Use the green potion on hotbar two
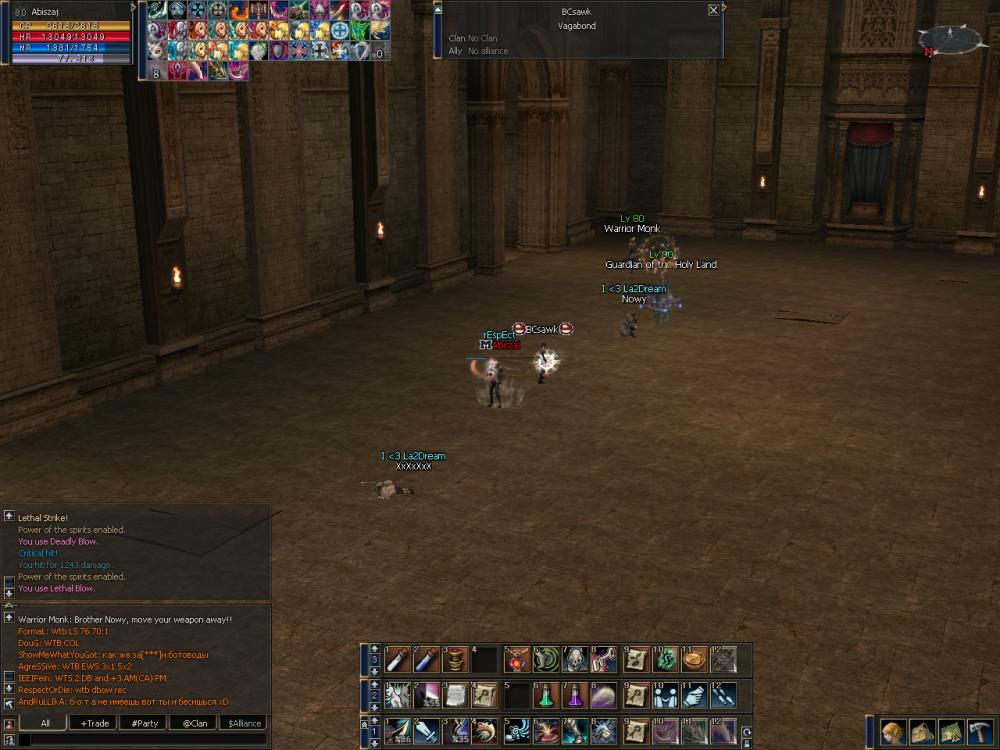Viewport: 1000px width, 750px height. click(545, 695)
